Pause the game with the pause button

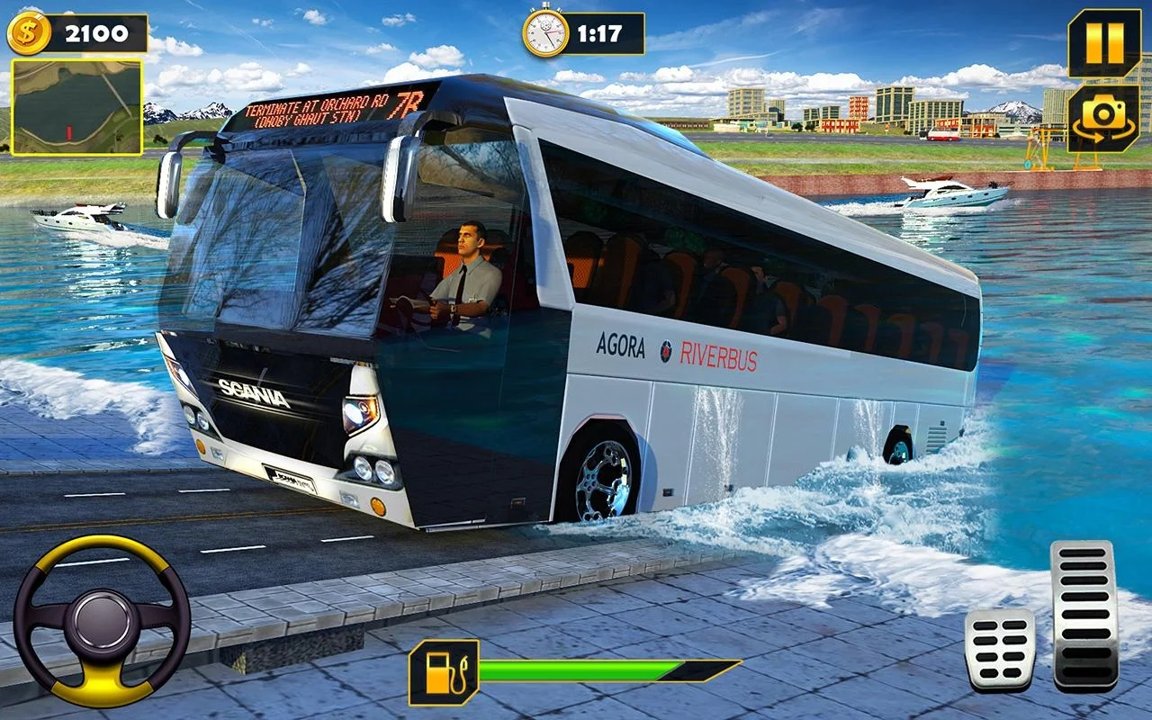pyautogui.click(x=1104, y=43)
